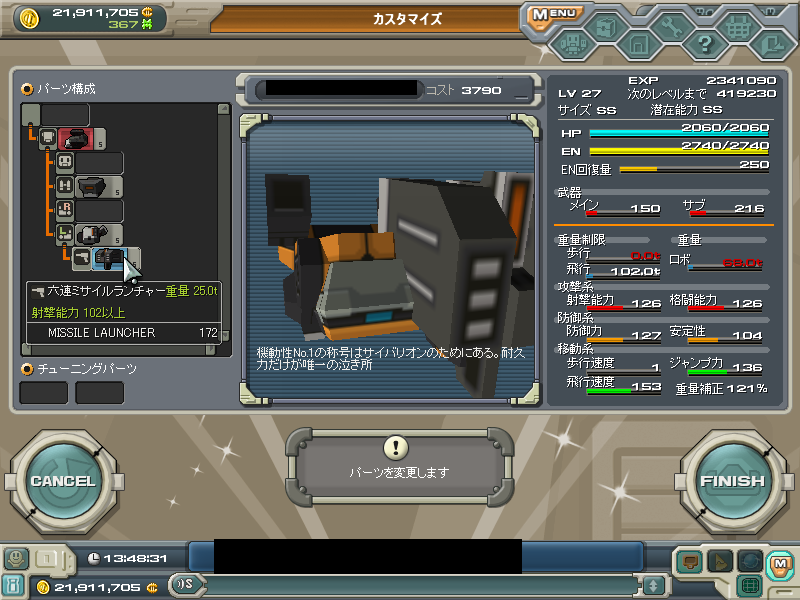Click the play-arrow icon in the bottom bar
Image resolution: width=800 pixels, height=600 pixels.
(x=720, y=562)
